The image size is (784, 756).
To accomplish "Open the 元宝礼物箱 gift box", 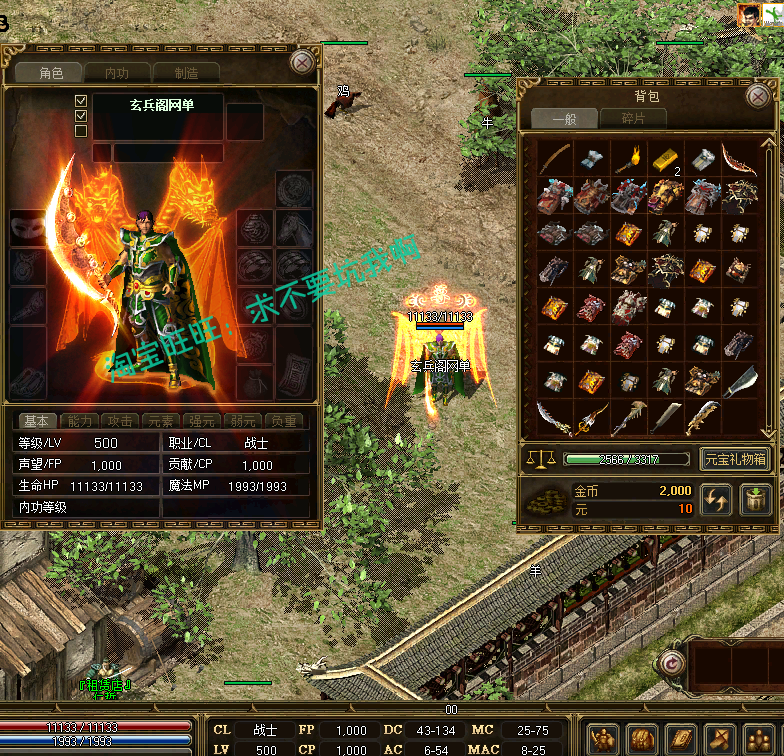I will pos(734,459).
